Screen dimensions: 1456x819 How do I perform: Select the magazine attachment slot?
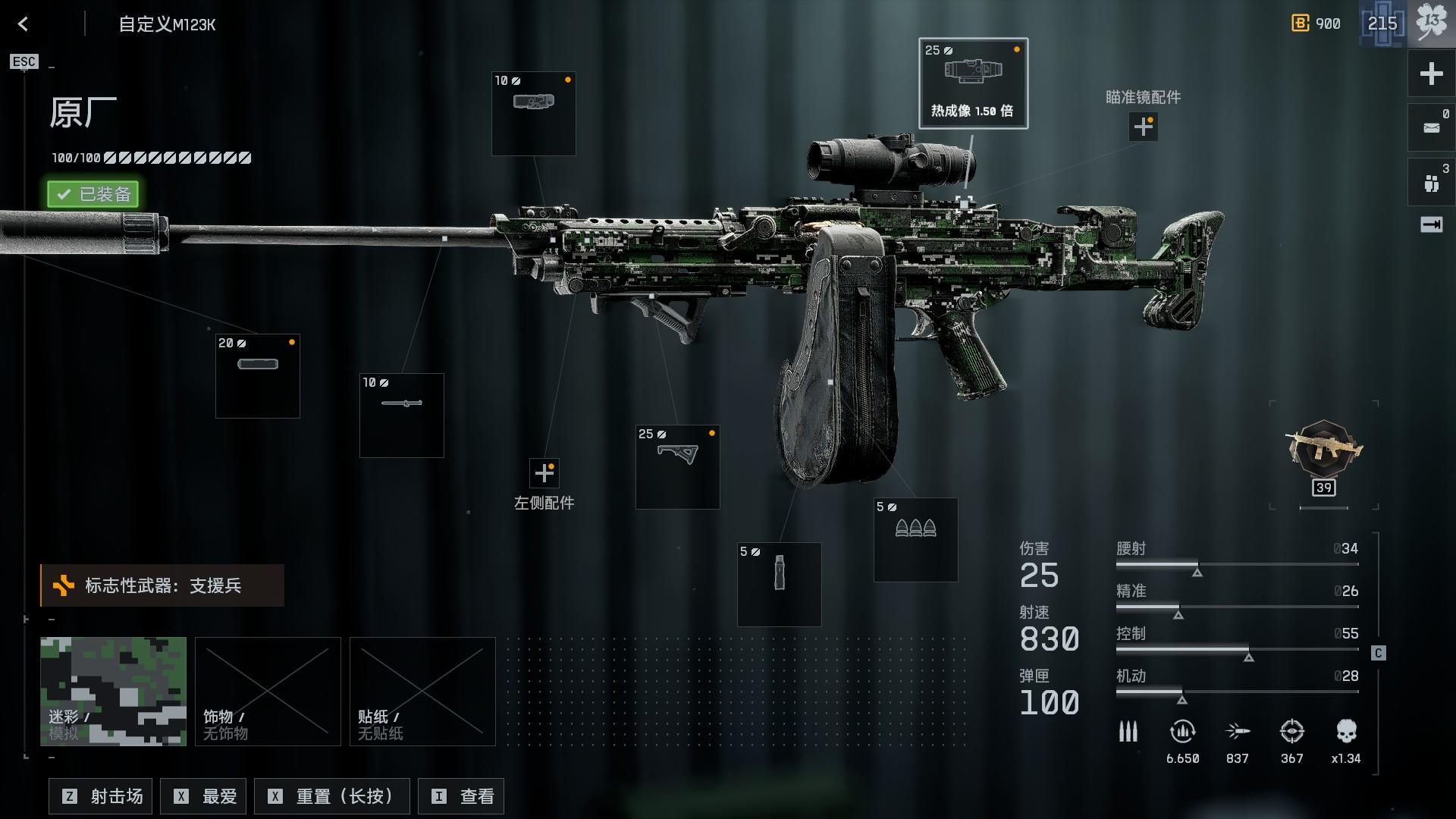pyautogui.click(x=779, y=584)
